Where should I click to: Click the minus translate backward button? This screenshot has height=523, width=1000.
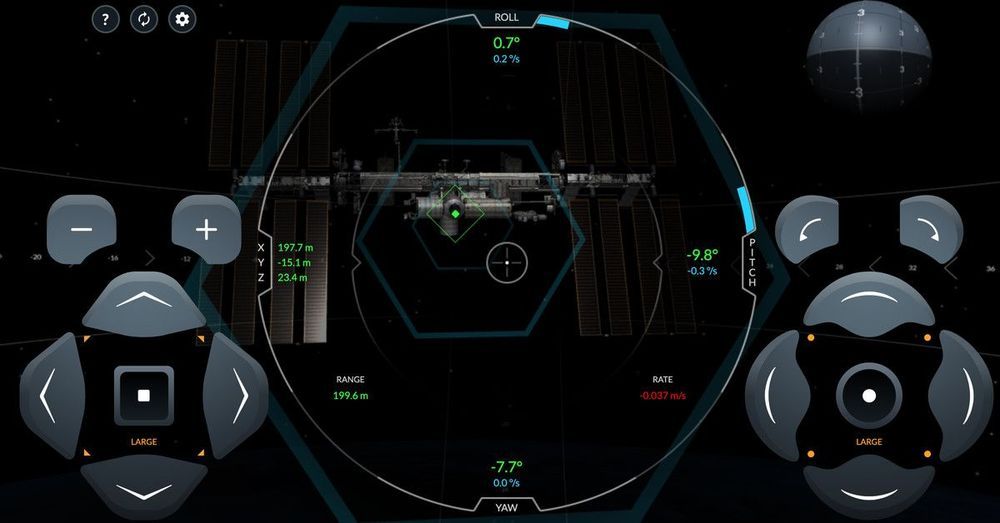tap(82, 230)
